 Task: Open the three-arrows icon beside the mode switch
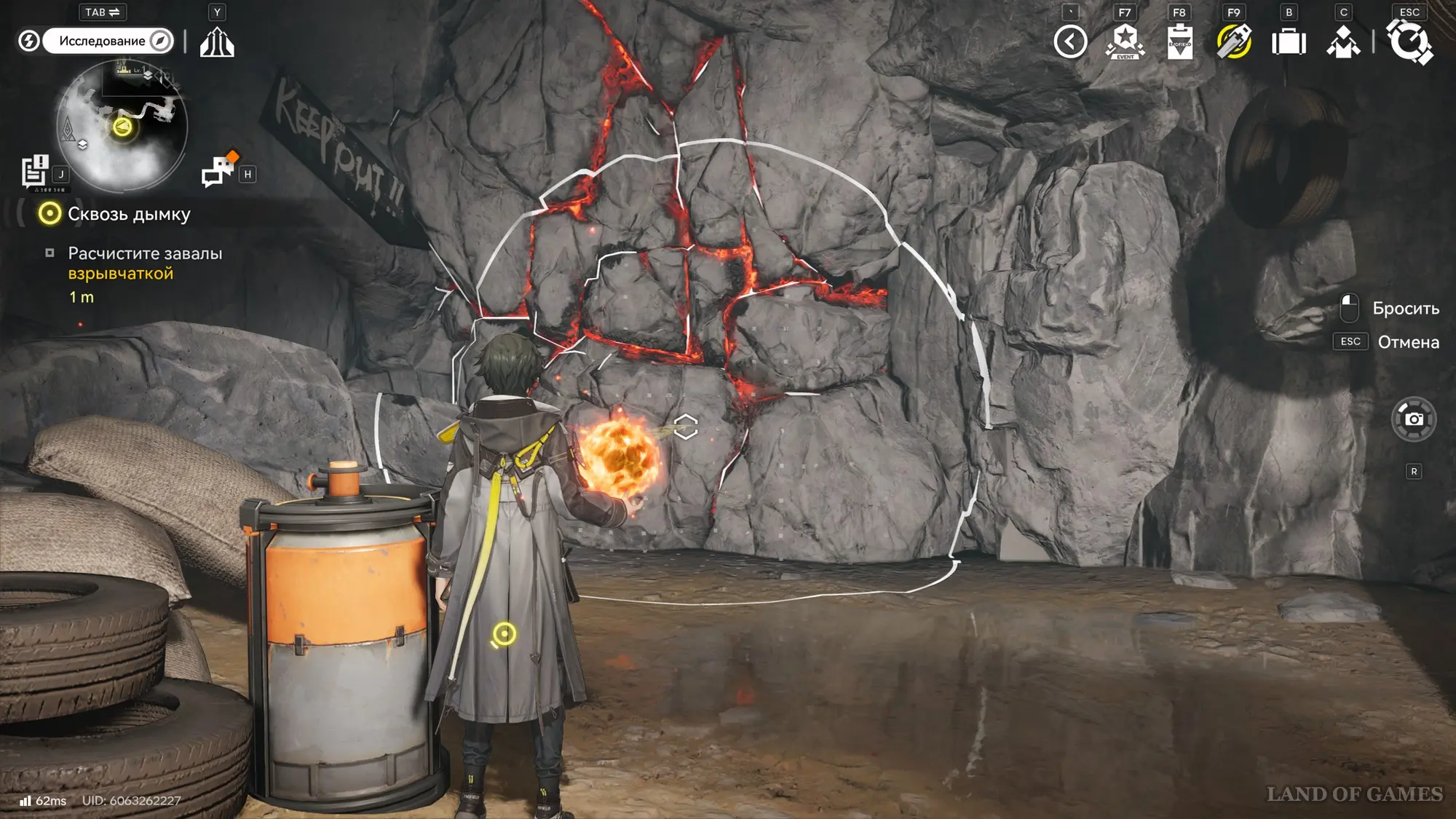pos(217,41)
